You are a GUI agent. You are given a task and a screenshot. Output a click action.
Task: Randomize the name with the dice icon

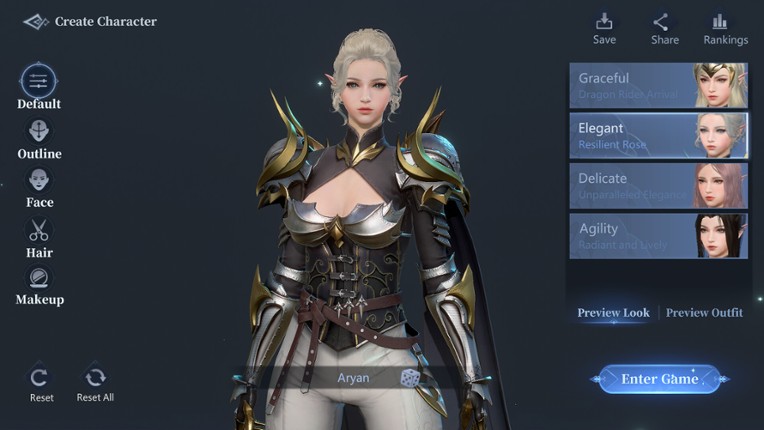[410, 378]
